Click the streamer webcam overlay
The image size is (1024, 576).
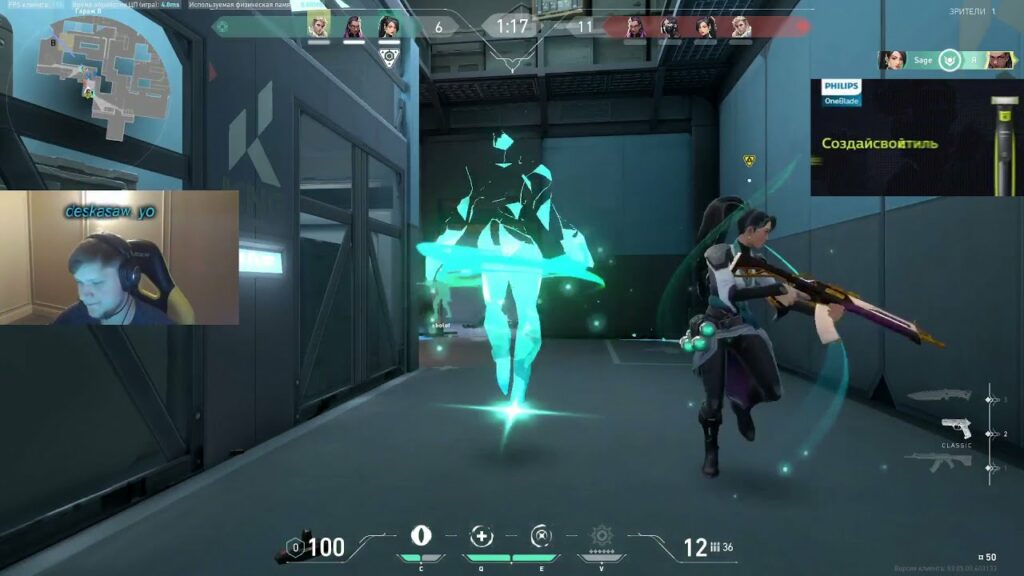click(x=120, y=258)
